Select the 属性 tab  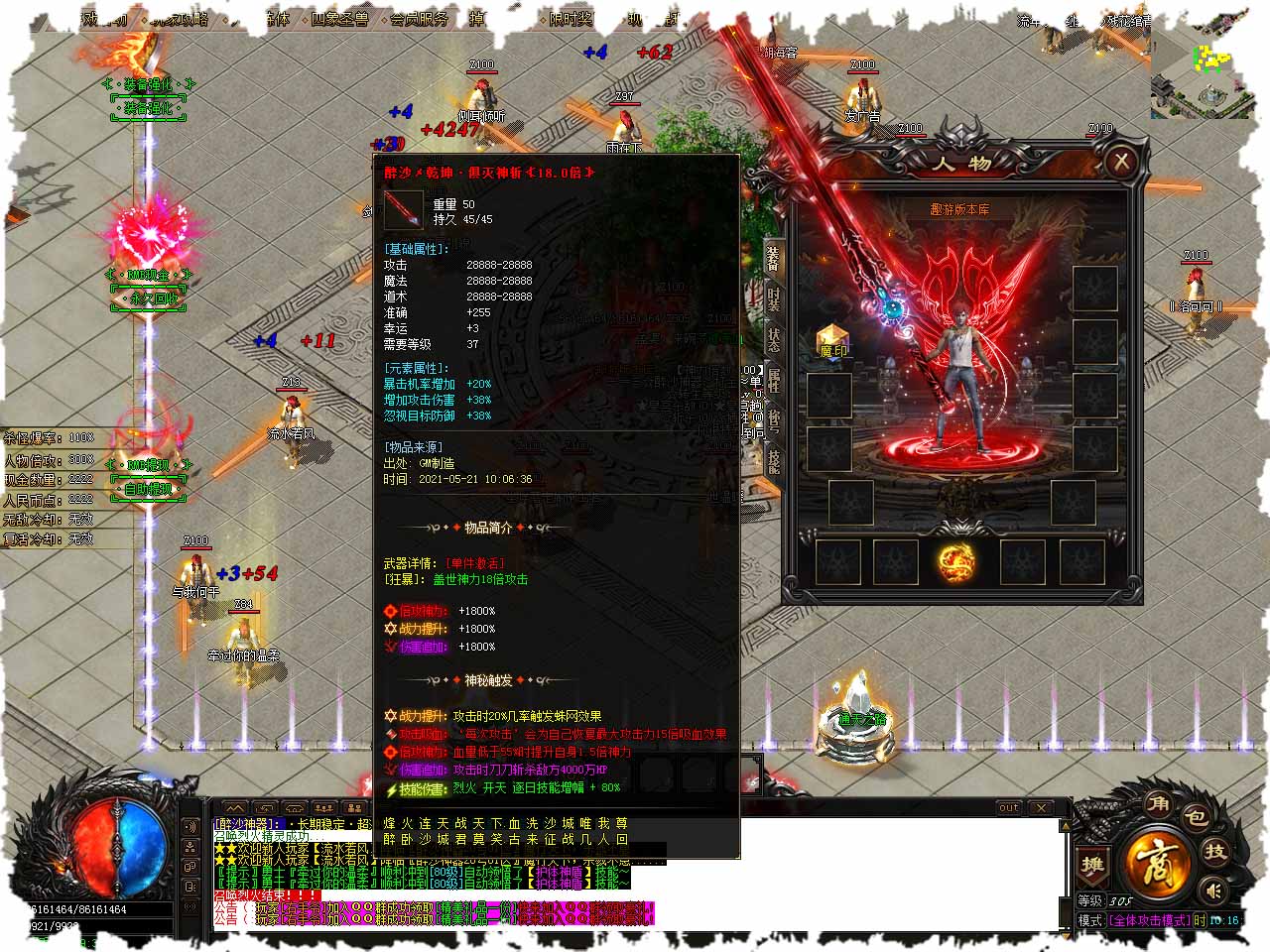(x=773, y=378)
